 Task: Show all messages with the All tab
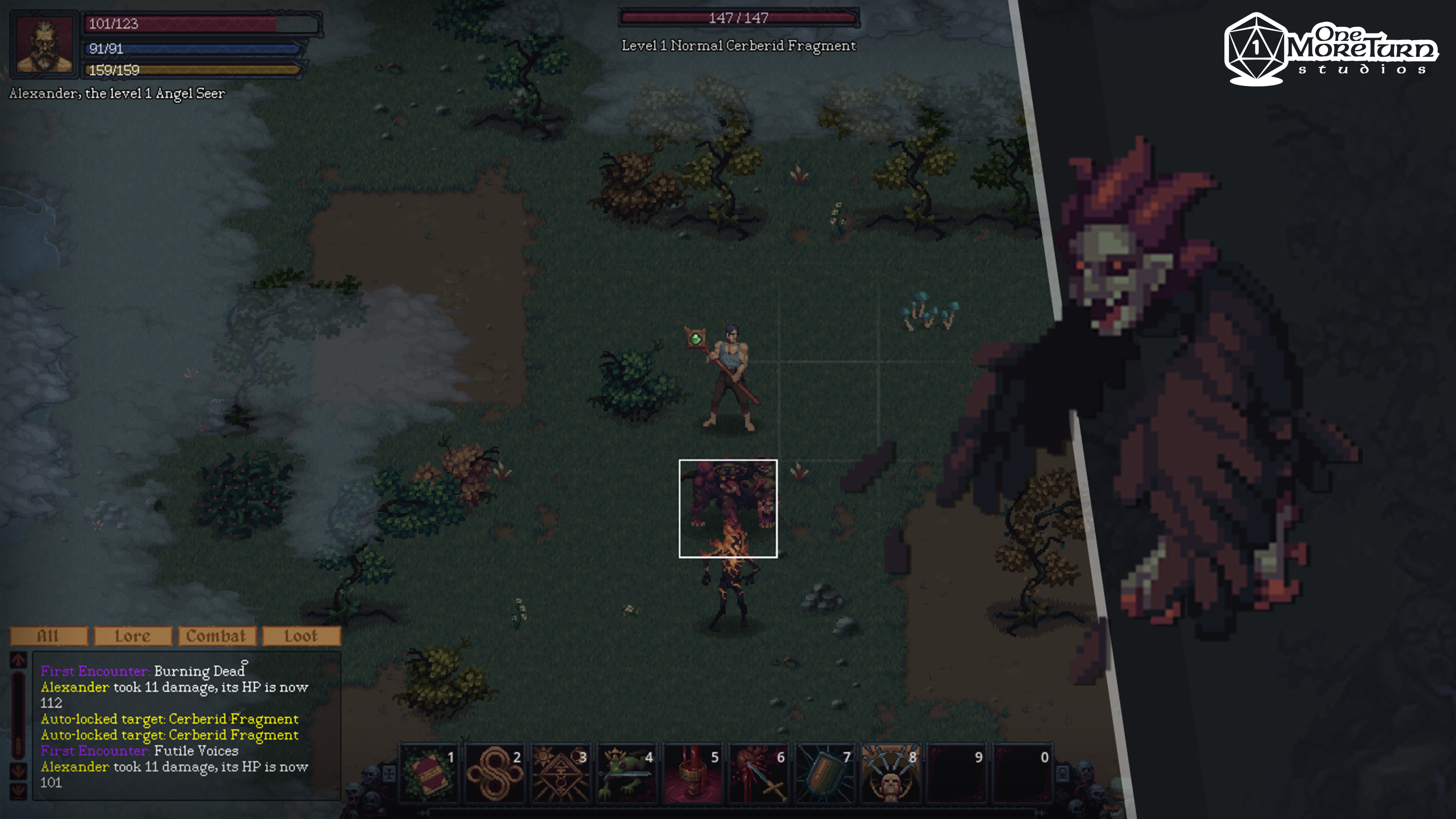(49, 636)
